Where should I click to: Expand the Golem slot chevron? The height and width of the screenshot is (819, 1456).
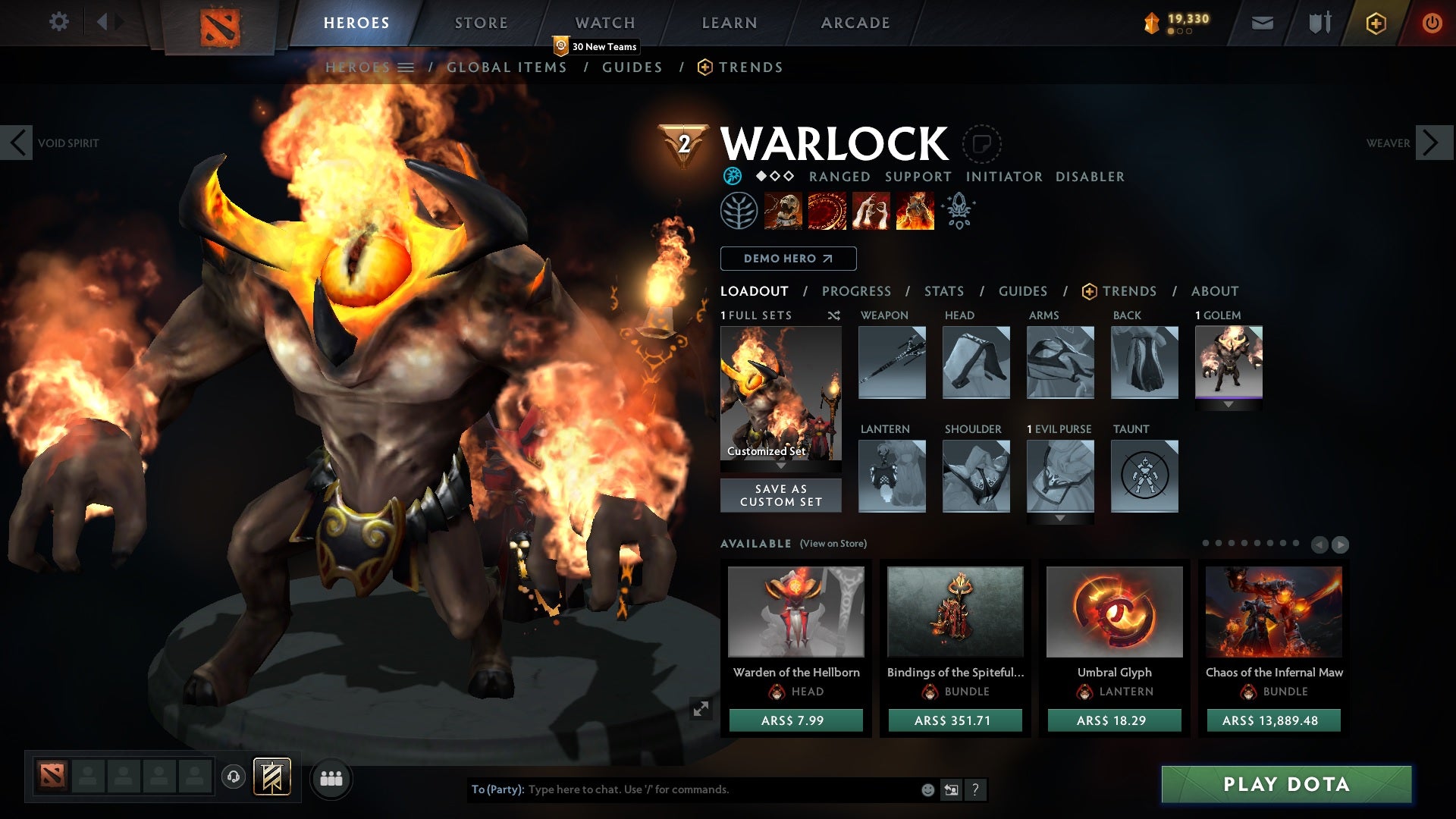[1229, 406]
